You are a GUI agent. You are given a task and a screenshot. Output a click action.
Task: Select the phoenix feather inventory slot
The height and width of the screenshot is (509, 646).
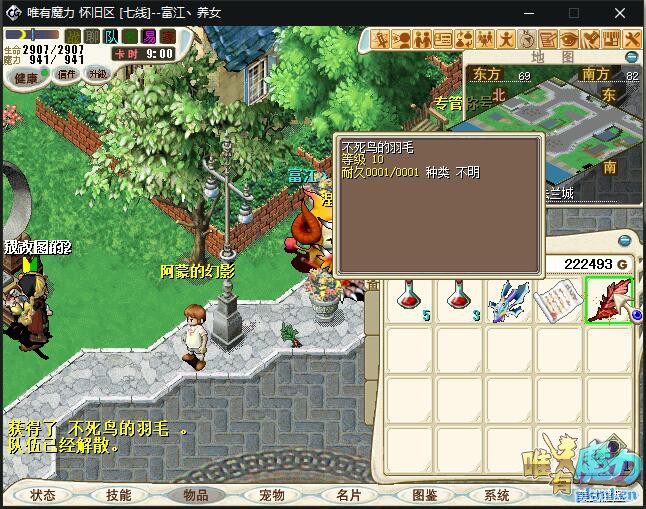point(608,301)
